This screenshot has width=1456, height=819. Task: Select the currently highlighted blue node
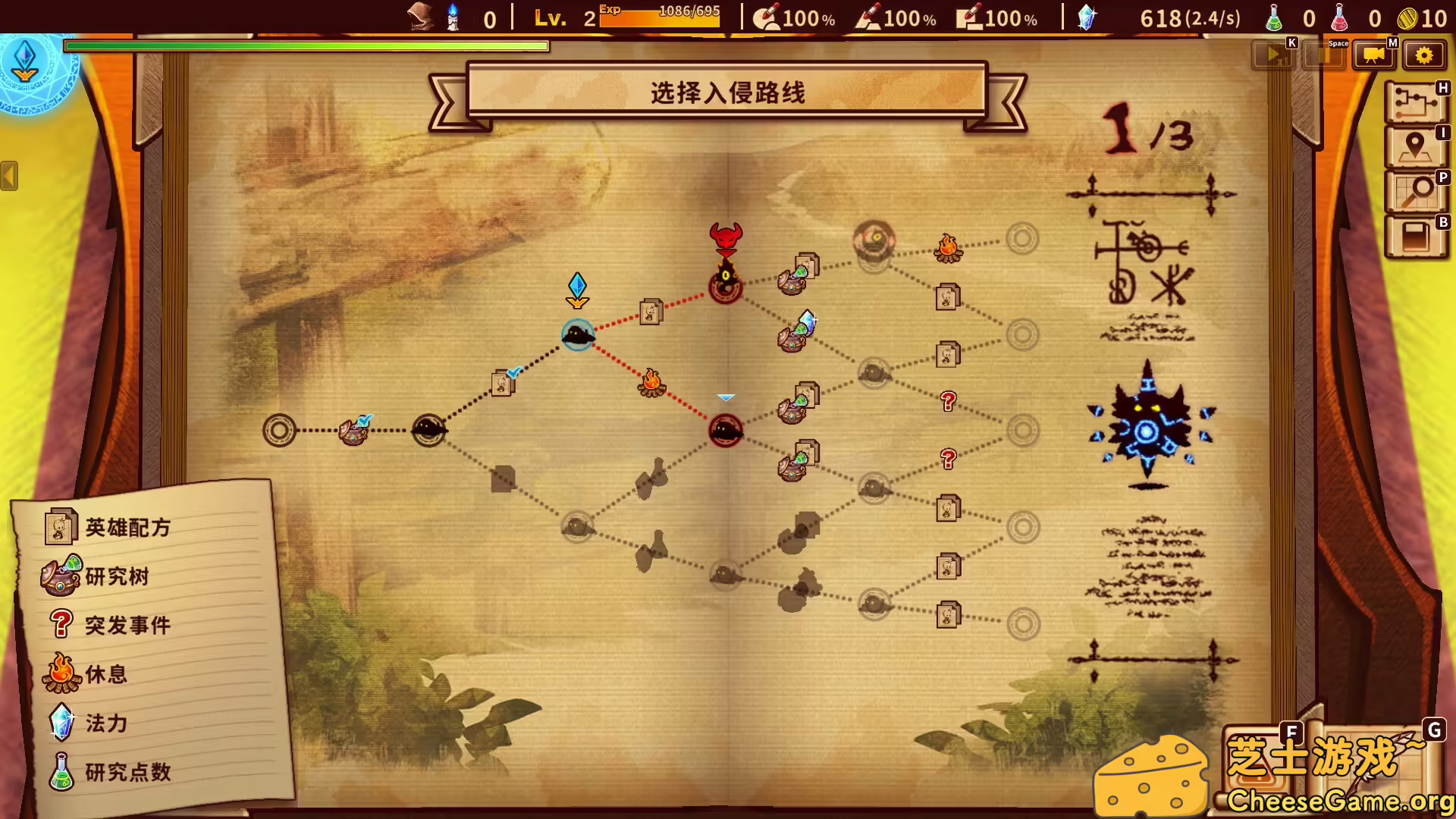click(578, 336)
